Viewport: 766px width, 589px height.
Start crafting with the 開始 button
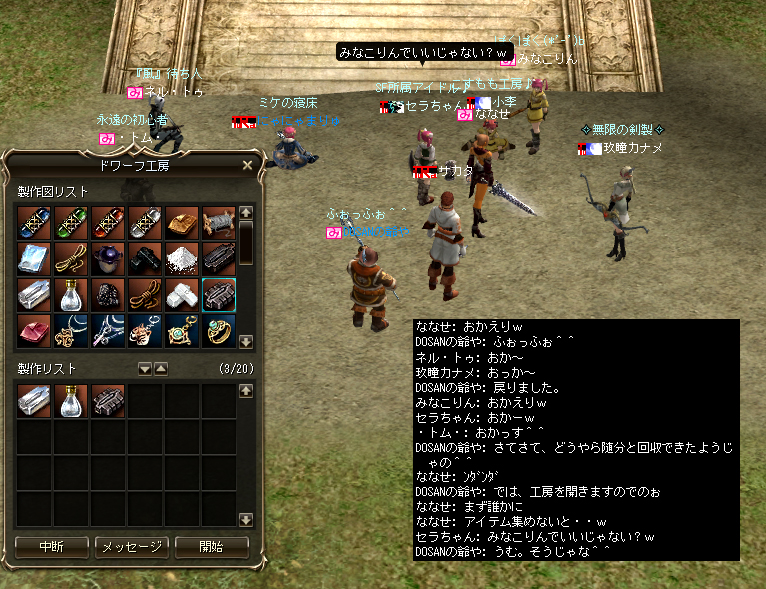coord(211,547)
